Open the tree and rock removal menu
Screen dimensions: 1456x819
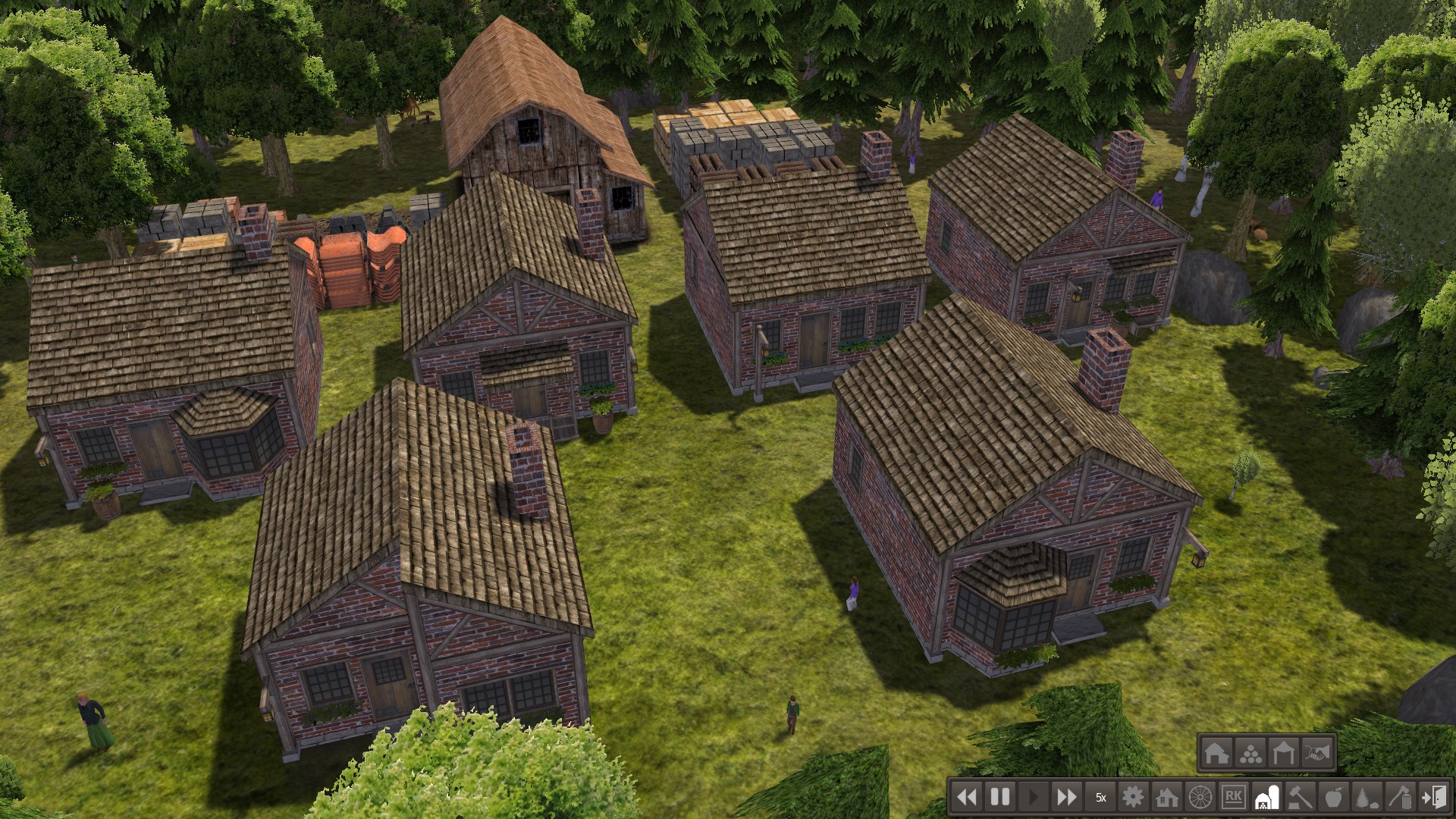tap(1367, 797)
